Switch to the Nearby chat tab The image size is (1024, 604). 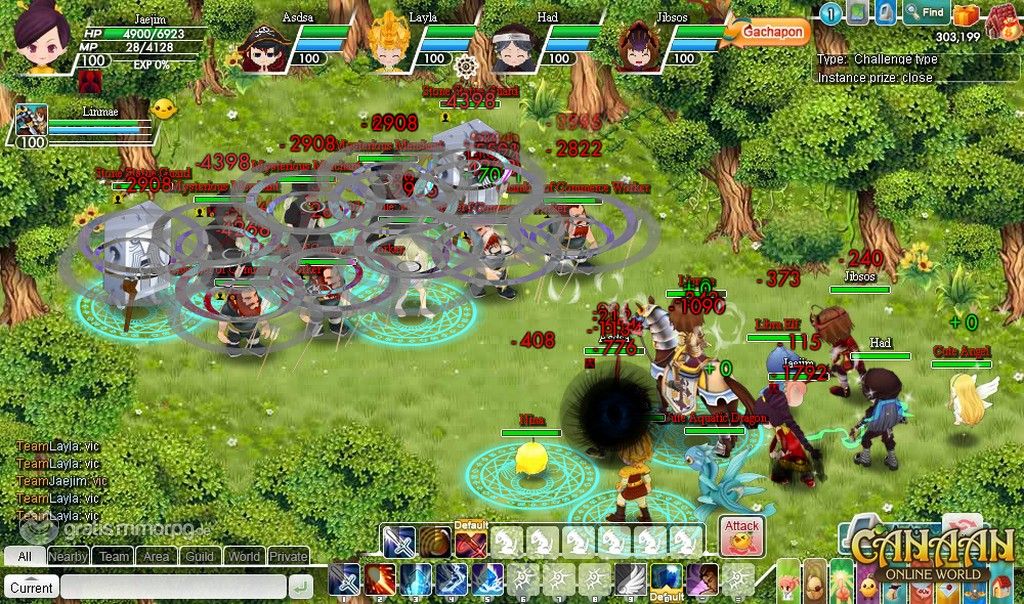[68, 556]
